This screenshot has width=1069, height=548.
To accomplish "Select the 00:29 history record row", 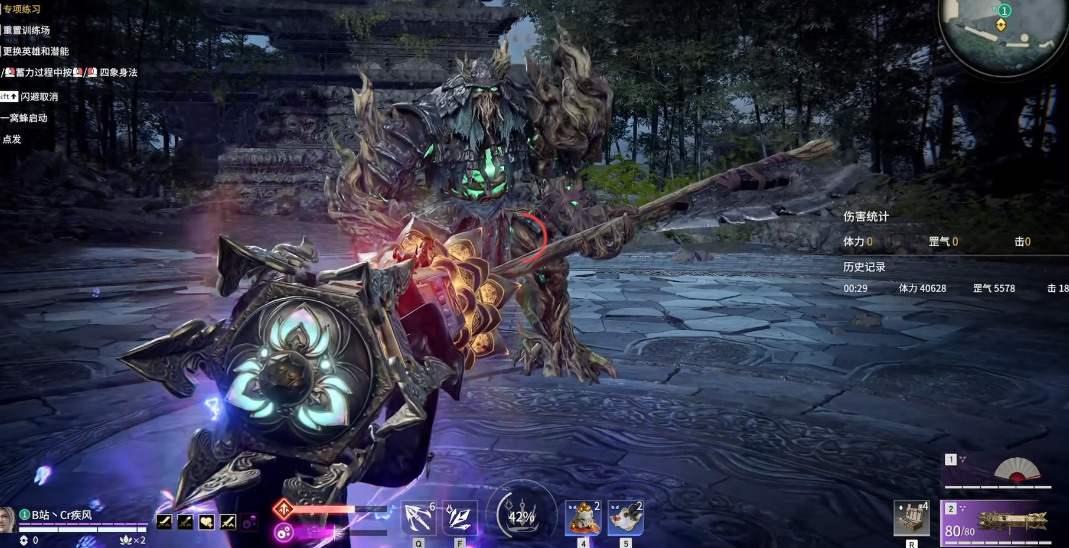I will coord(950,288).
